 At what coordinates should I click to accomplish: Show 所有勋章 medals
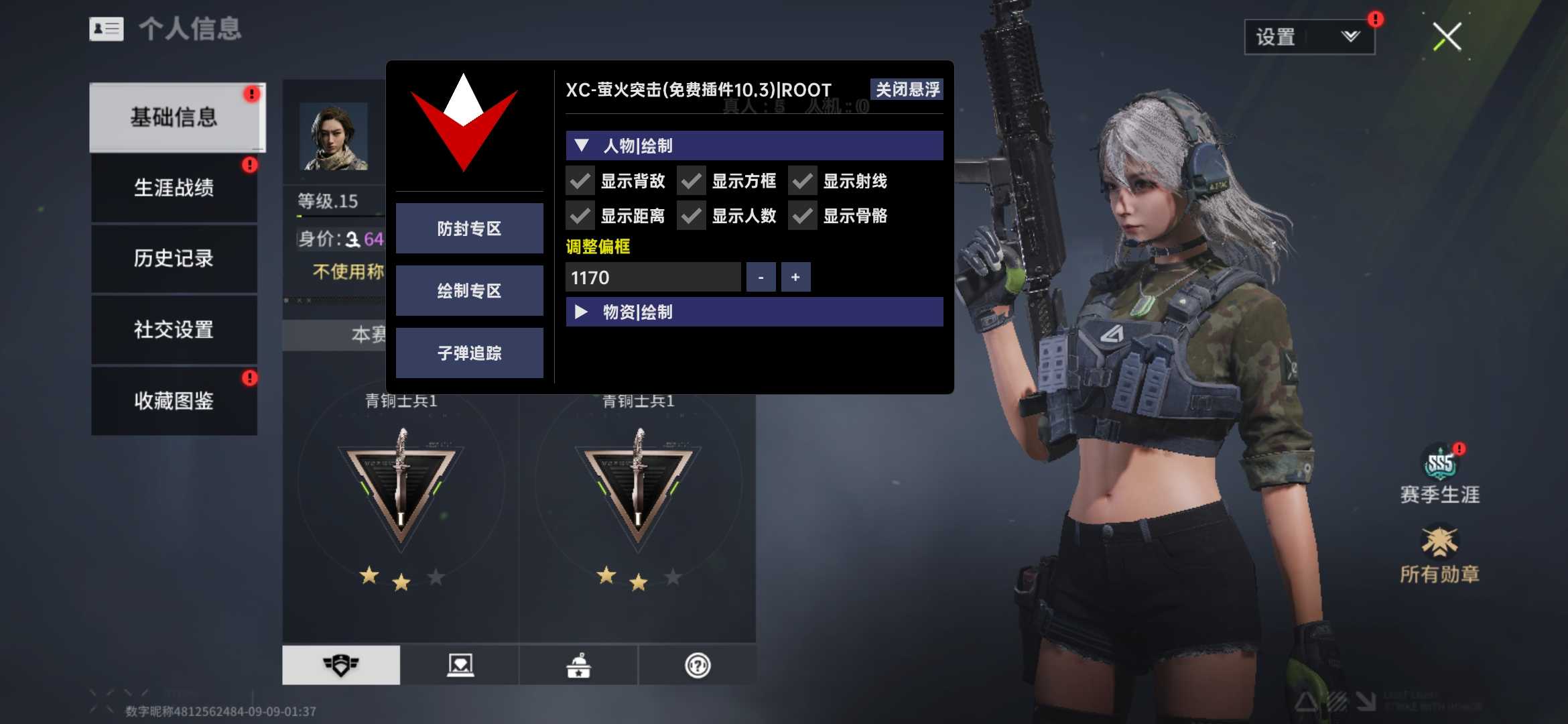[x=1439, y=556]
